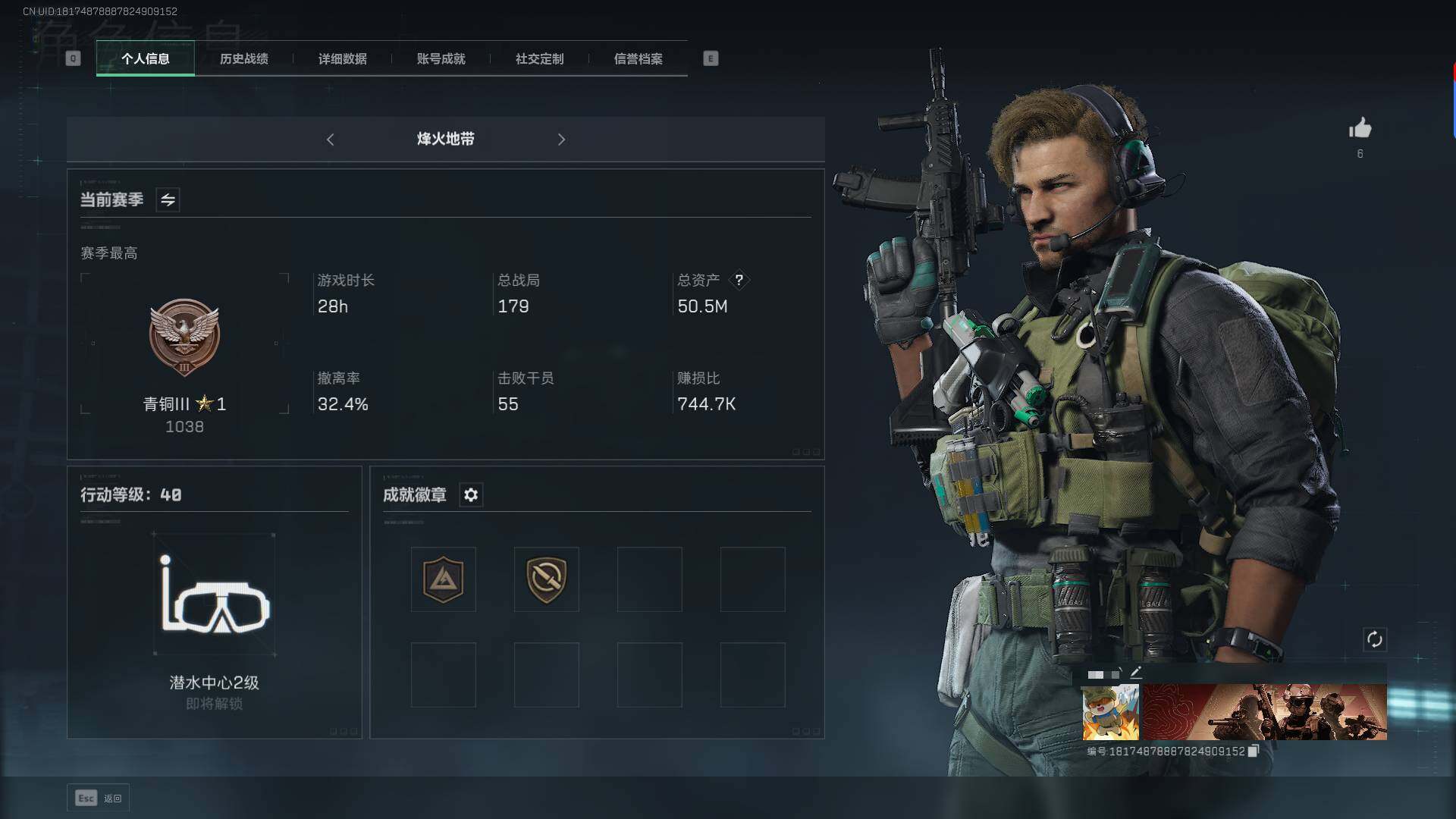Select the second shield achievement badge

[546, 579]
